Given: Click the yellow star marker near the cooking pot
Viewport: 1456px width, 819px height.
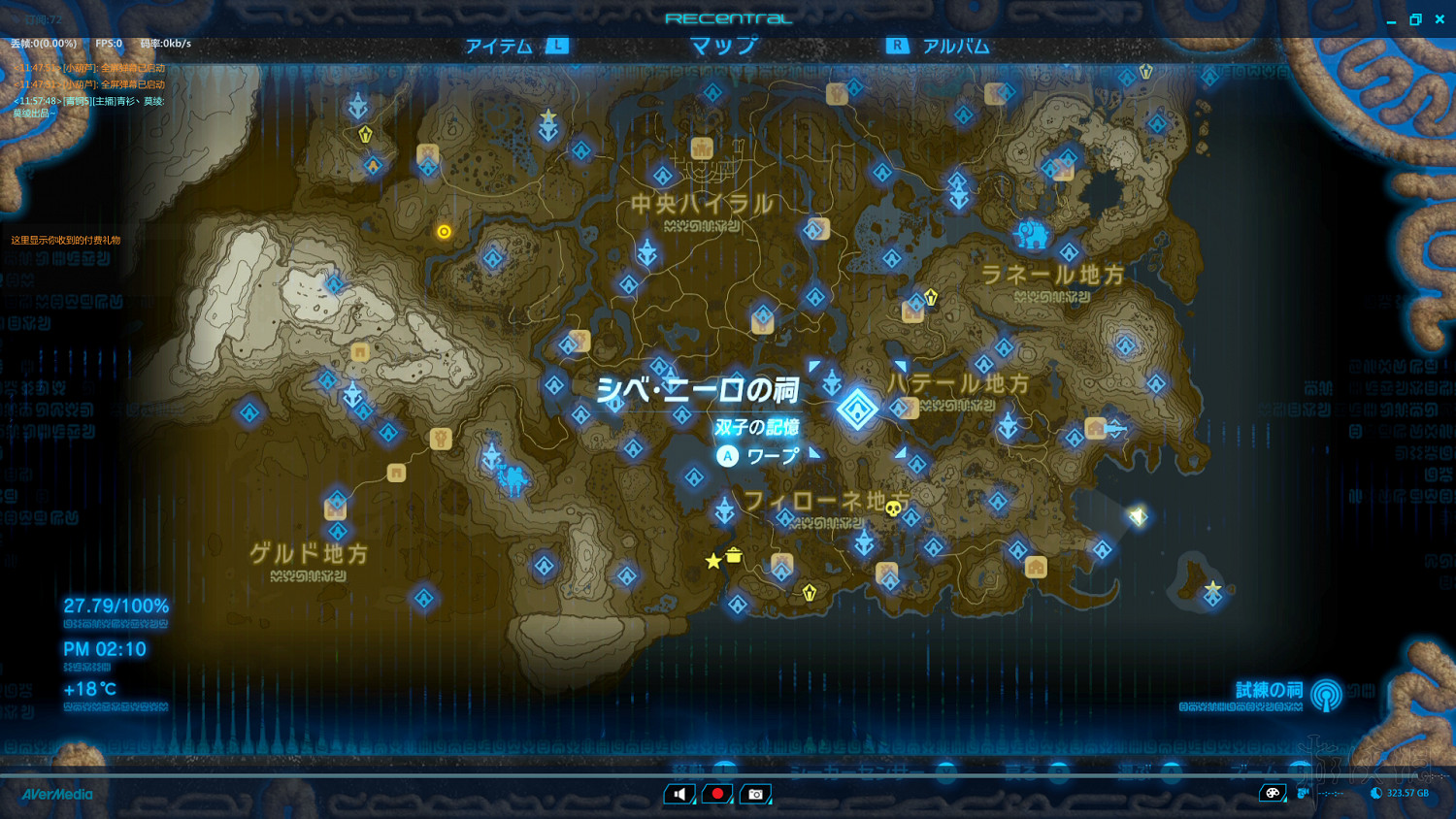Looking at the screenshot, I should 713,559.
